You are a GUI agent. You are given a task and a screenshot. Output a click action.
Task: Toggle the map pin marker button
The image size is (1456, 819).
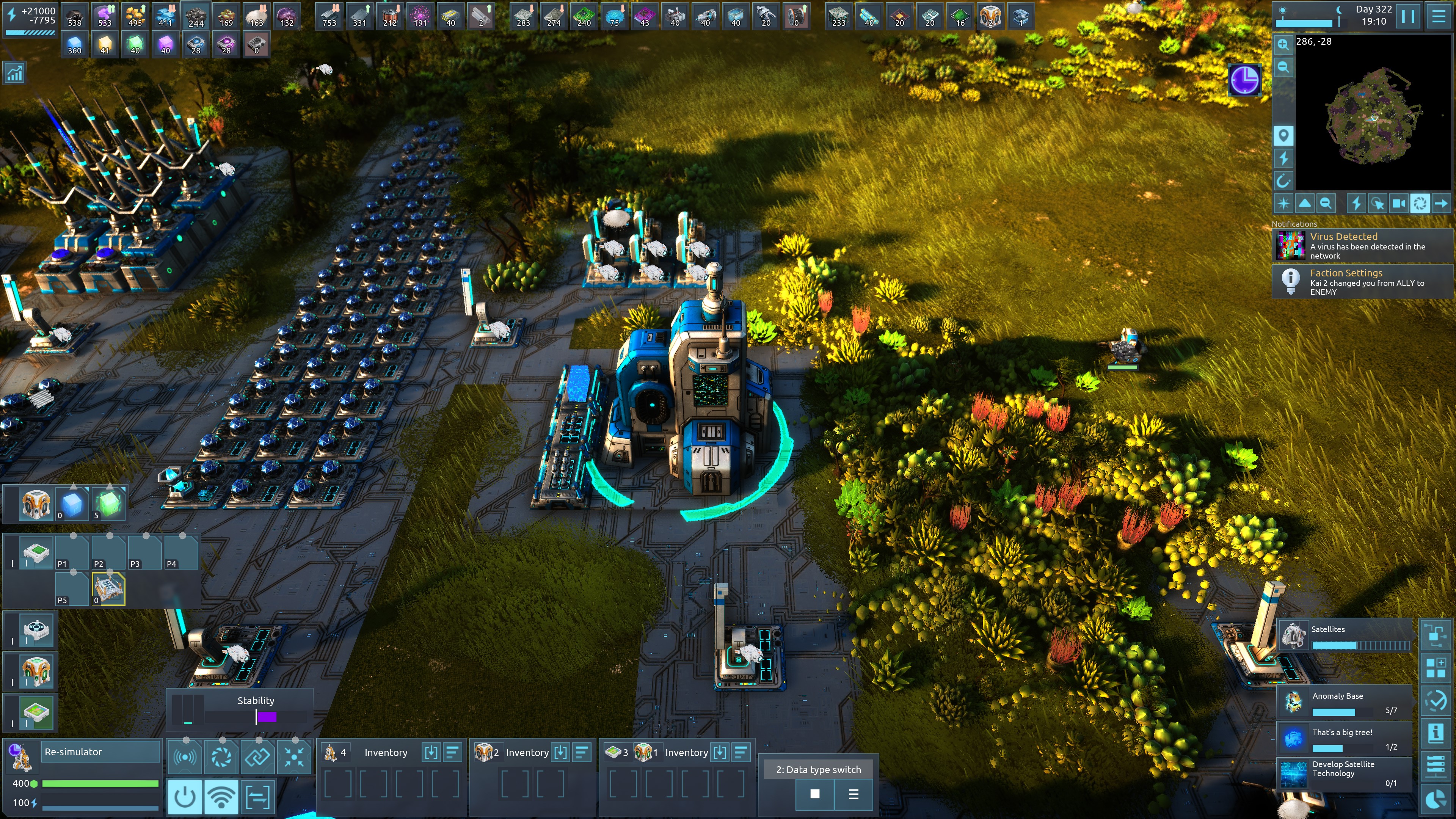point(1283,136)
